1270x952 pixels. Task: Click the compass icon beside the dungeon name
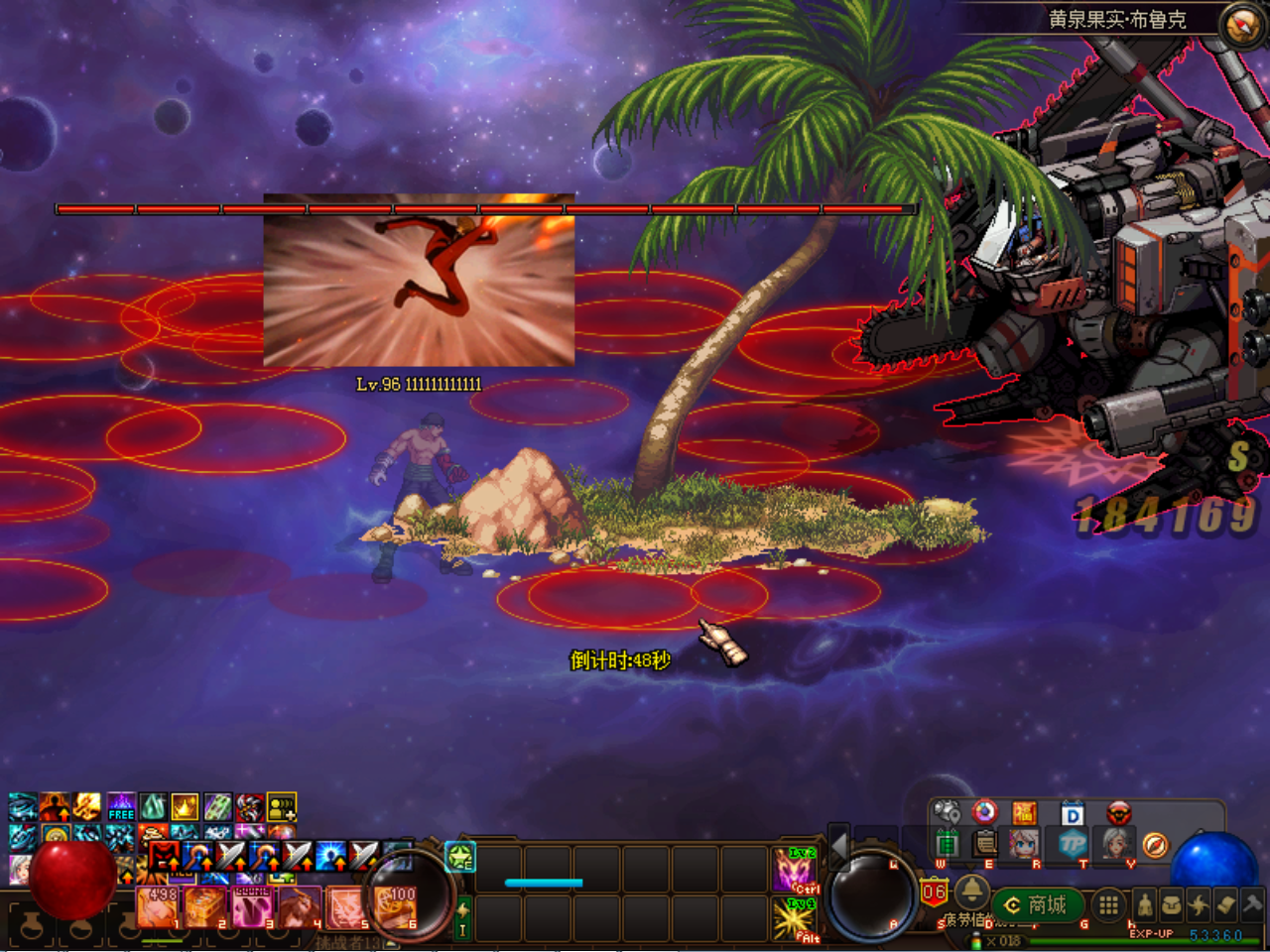pos(1241,25)
